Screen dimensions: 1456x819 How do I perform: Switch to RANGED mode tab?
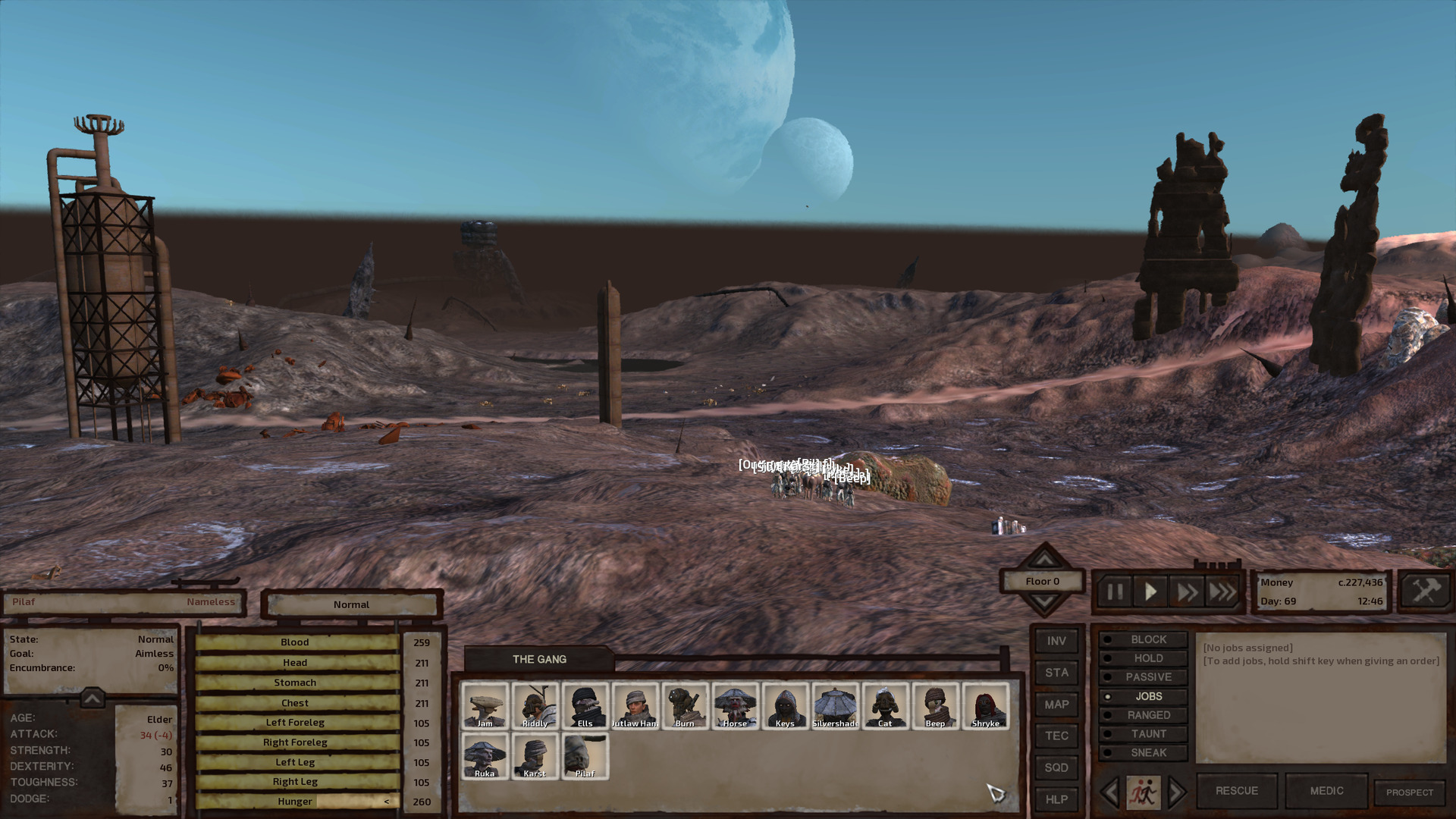(x=1144, y=714)
